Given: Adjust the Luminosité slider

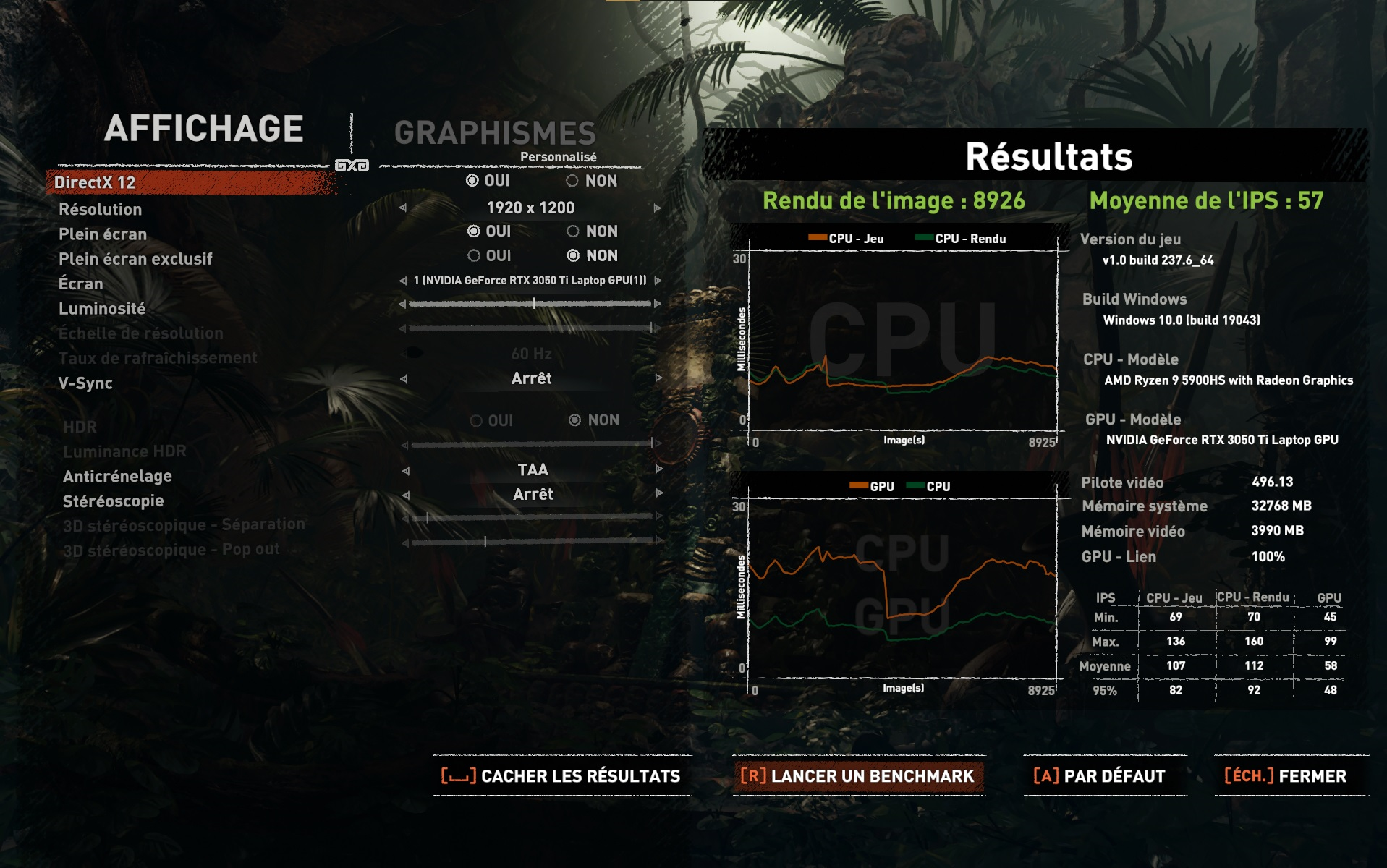Looking at the screenshot, I should (534, 304).
